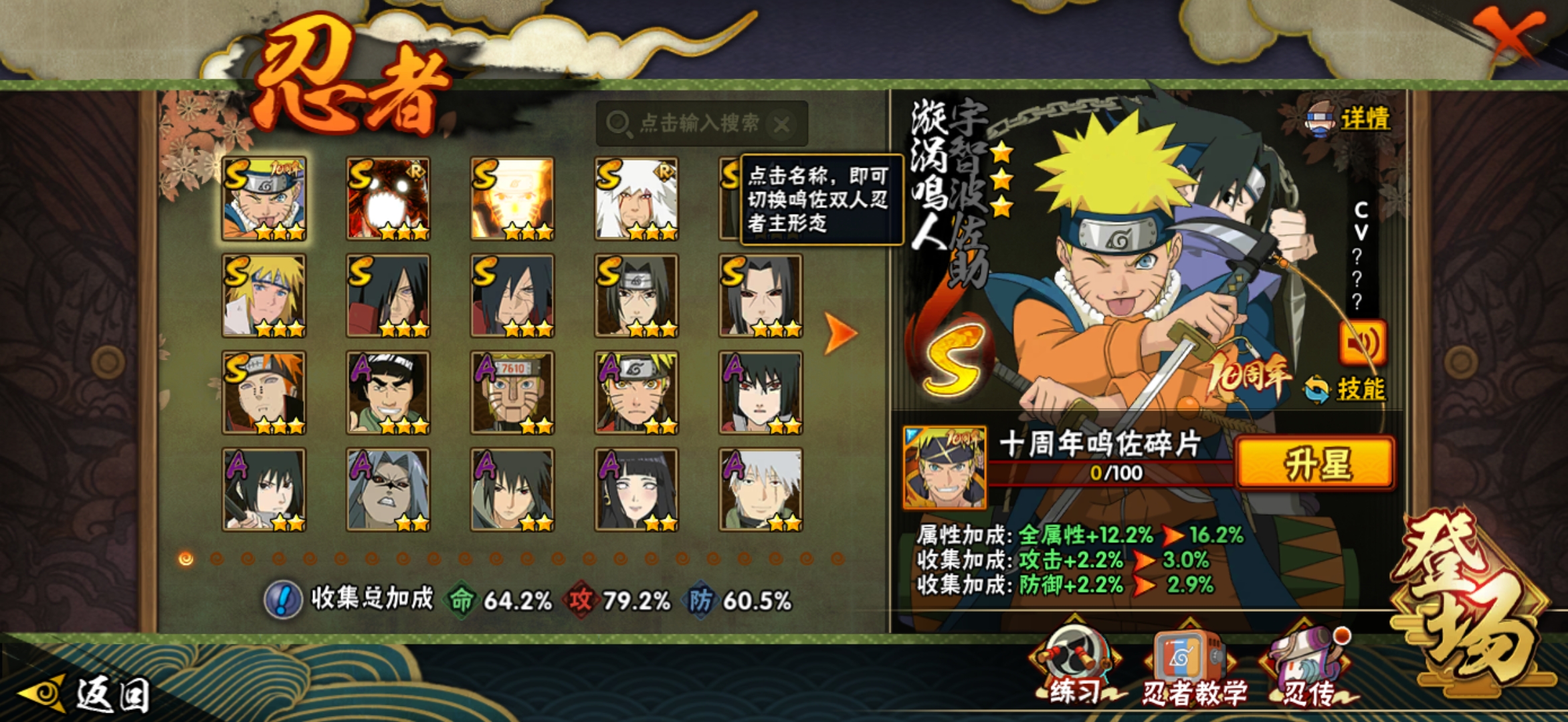Screen dimensions: 1568x722
Task: Play the character voice speaker button
Action: click(1362, 343)
